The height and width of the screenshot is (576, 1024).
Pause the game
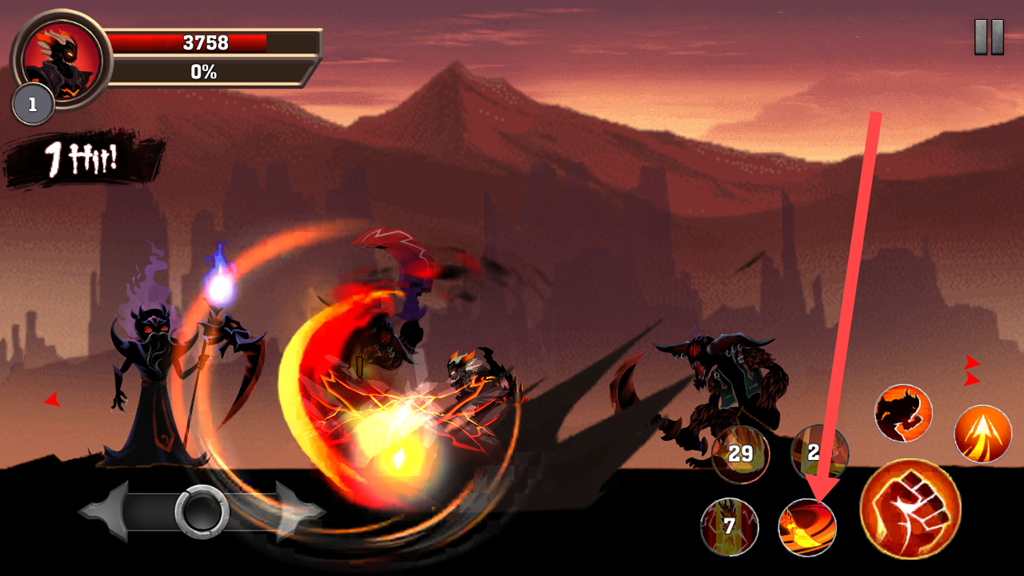[x=988, y=37]
